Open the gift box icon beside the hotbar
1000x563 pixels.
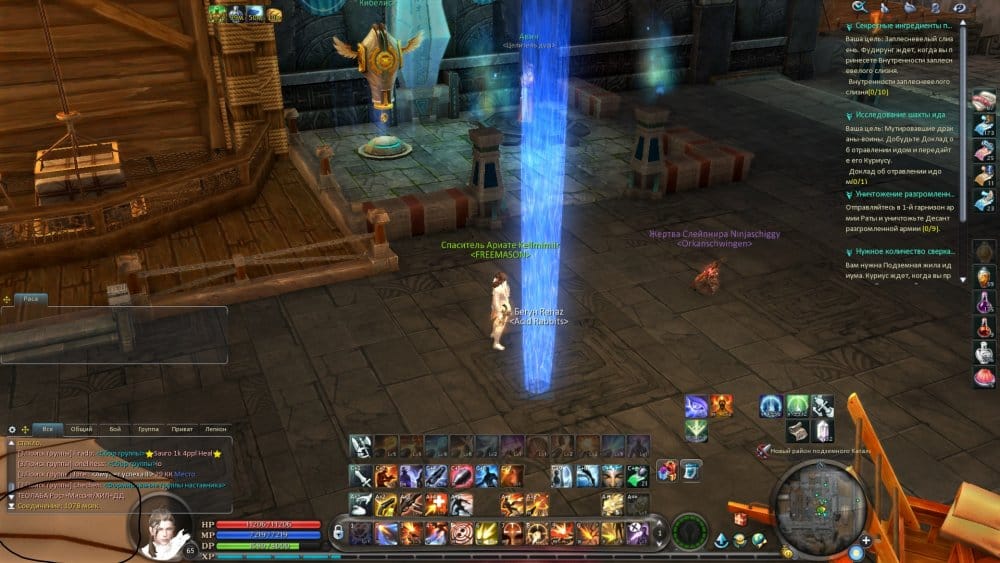[x=741, y=518]
